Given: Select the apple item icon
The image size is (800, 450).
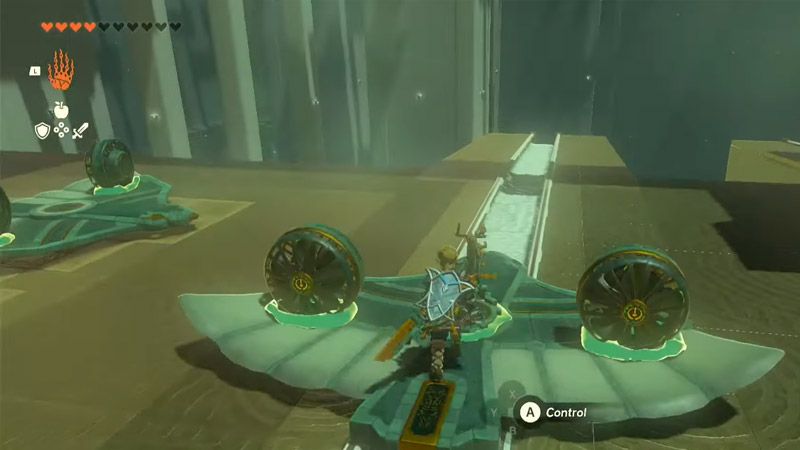Looking at the screenshot, I should pyautogui.click(x=61, y=111).
